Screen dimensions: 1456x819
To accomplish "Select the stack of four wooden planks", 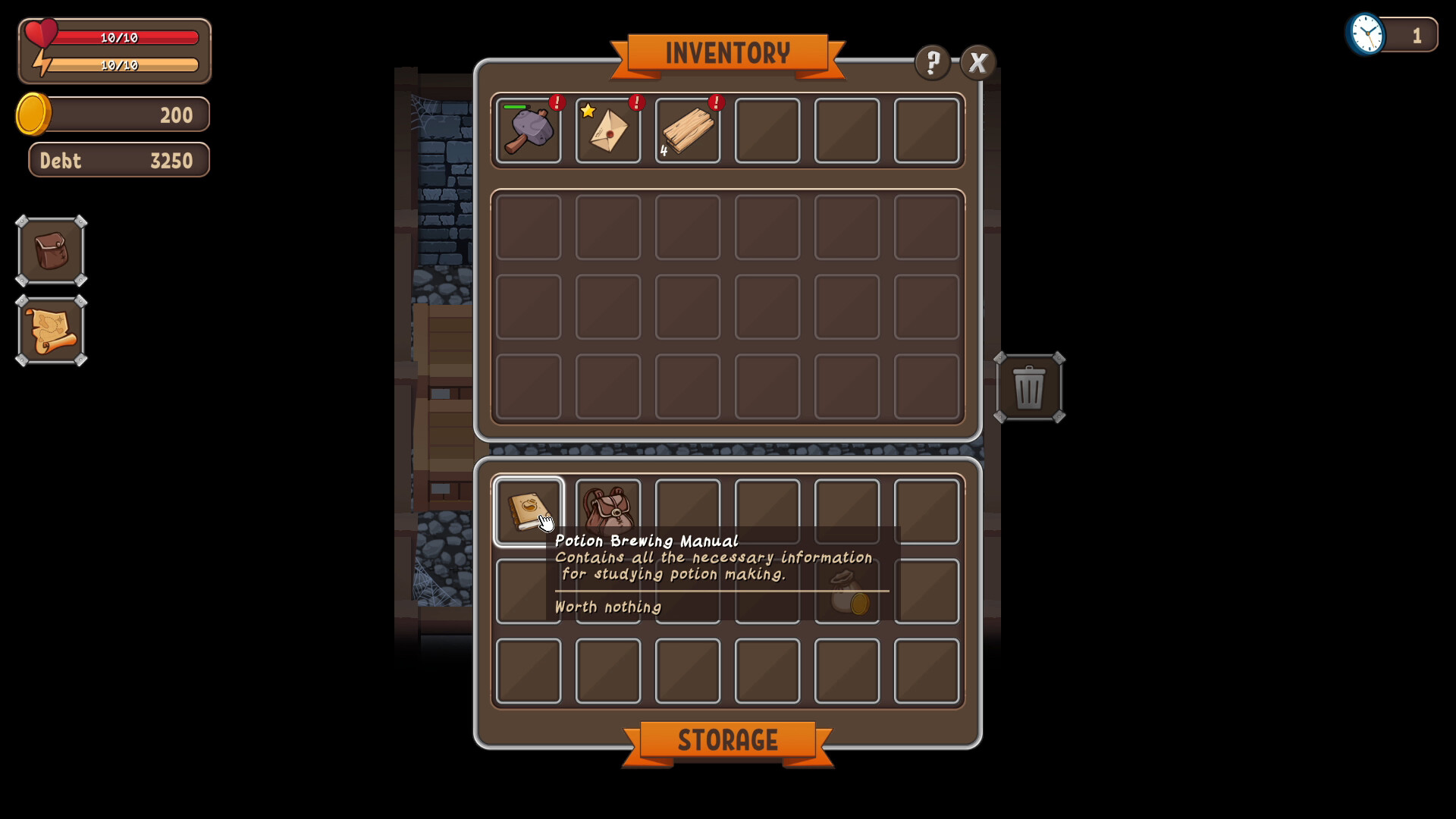I will tap(688, 130).
